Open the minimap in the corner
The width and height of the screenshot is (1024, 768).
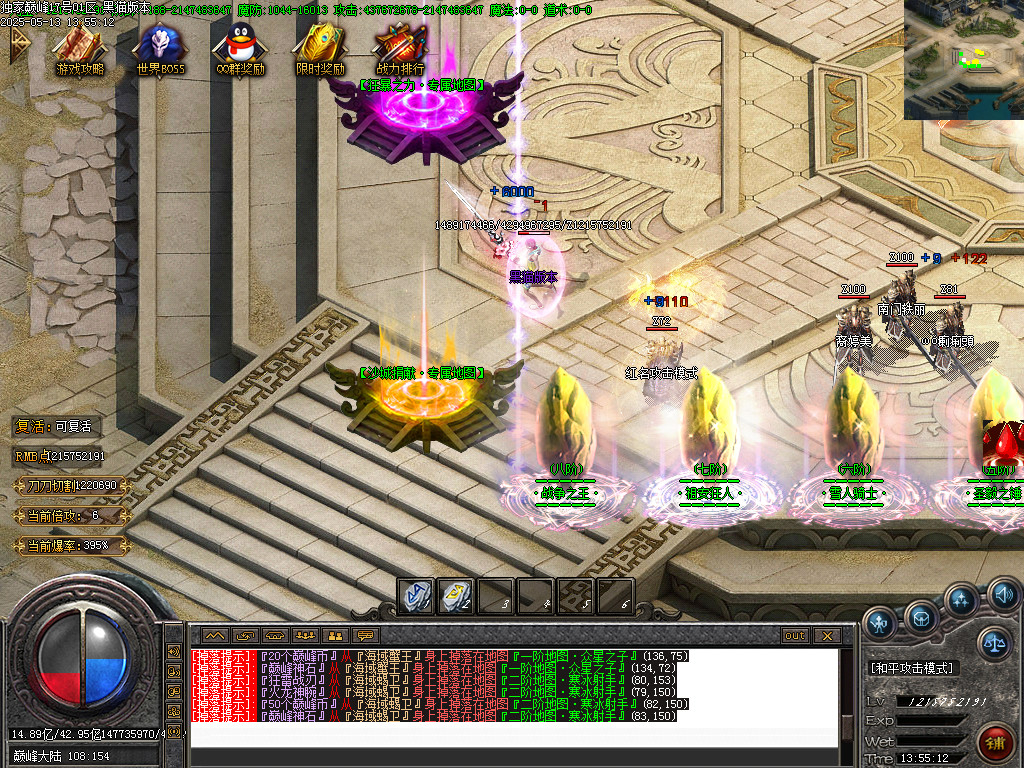pyautogui.click(x=963, y=59)
